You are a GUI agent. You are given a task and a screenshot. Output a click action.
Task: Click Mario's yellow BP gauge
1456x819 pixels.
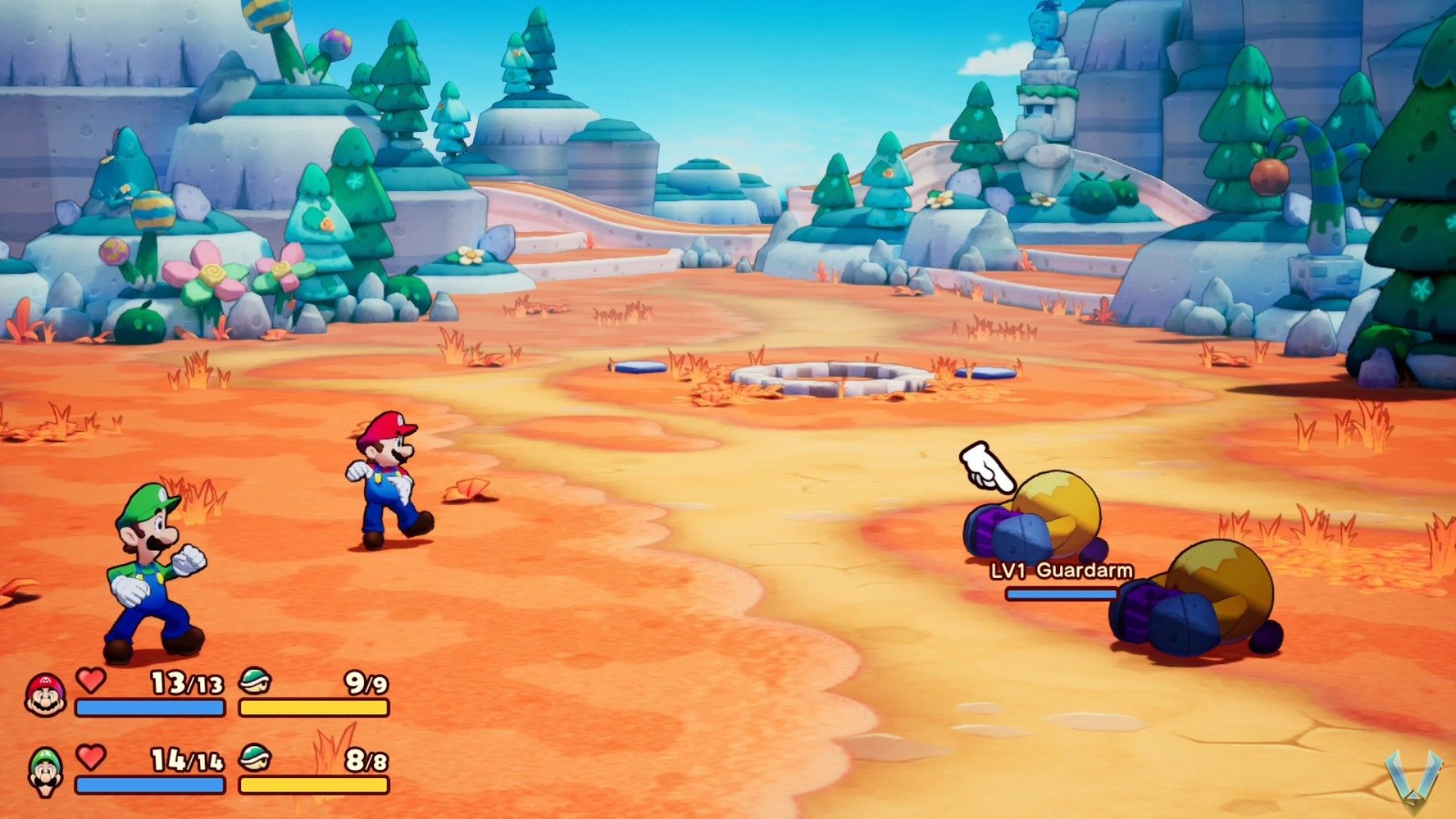[x=314, y=705]
